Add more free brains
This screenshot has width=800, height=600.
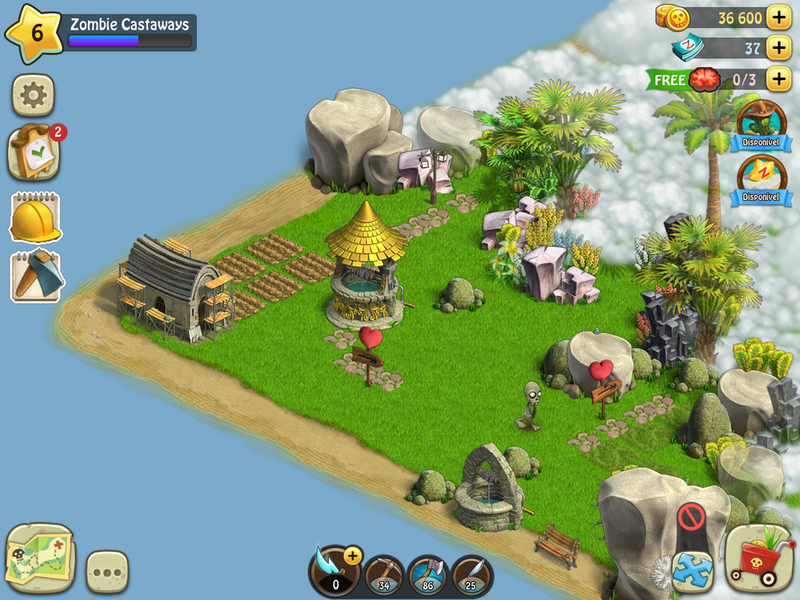pyautogui.click(x=779, y=78)
